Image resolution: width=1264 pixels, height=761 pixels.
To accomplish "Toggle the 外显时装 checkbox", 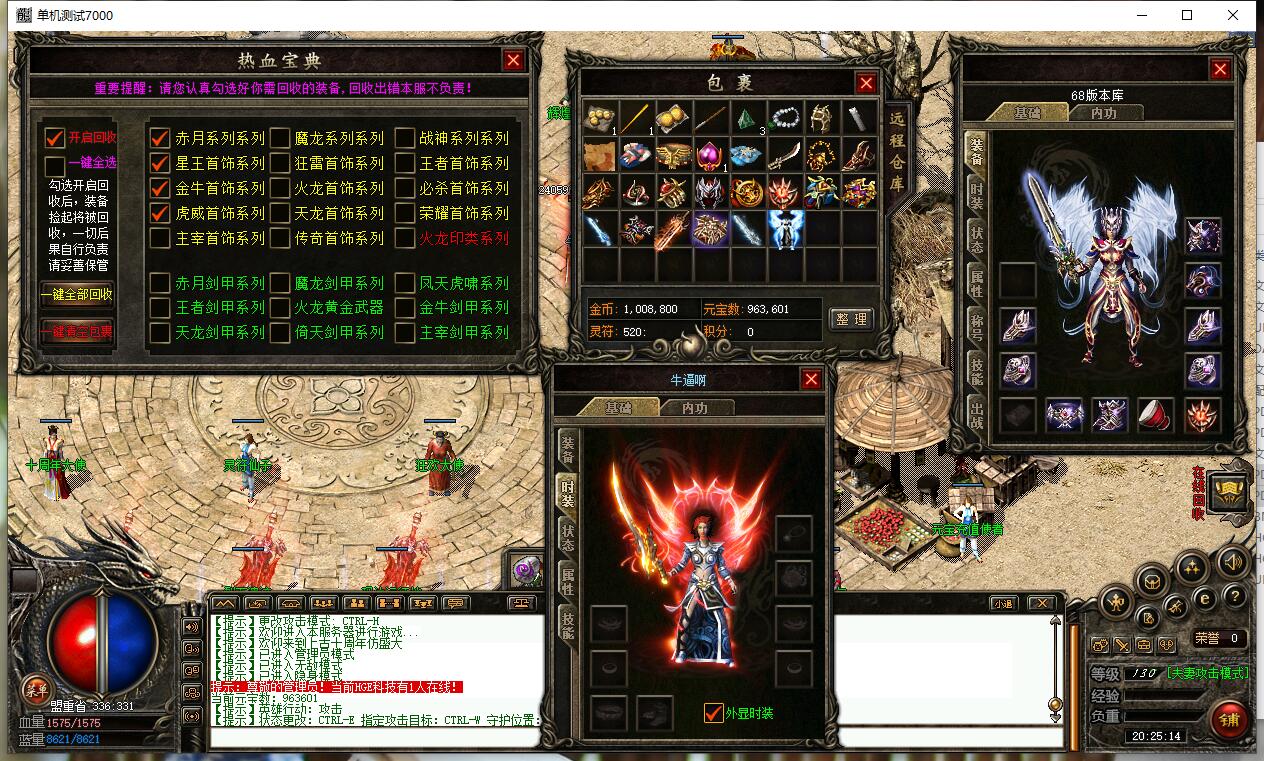I will (713, 713).
